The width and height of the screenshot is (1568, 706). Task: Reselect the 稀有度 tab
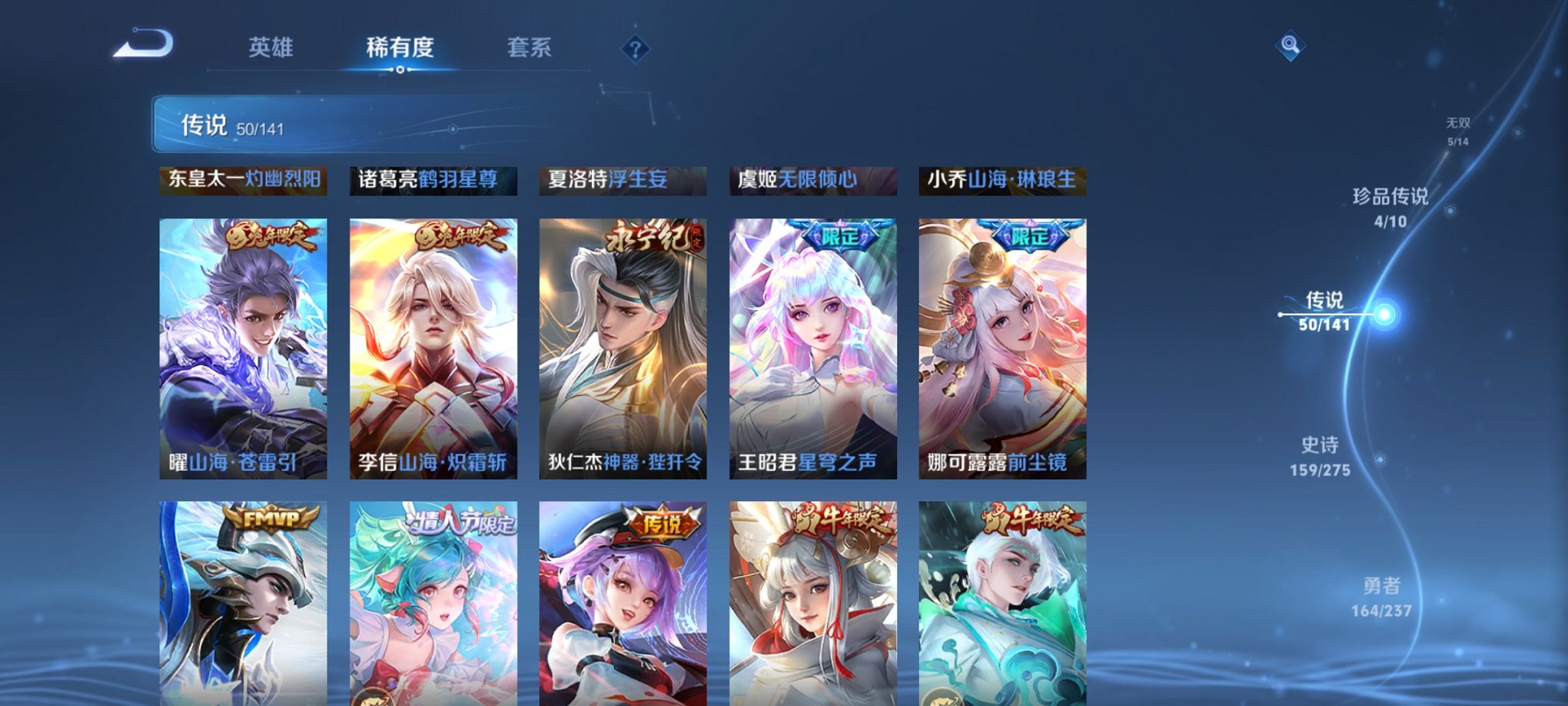(x=400, y=48)
